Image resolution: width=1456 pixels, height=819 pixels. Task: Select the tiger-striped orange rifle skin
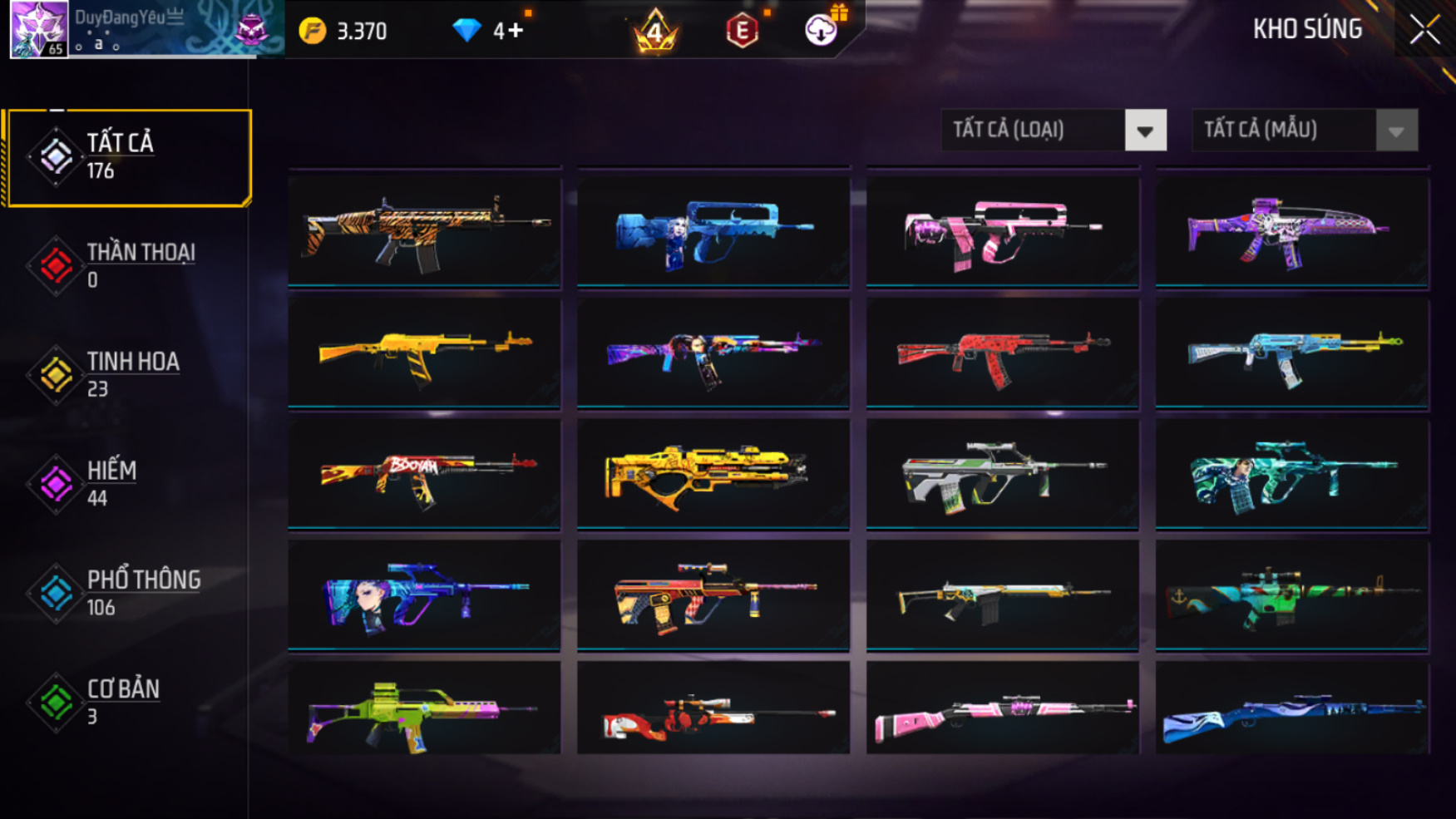click(x=424, y=231)
